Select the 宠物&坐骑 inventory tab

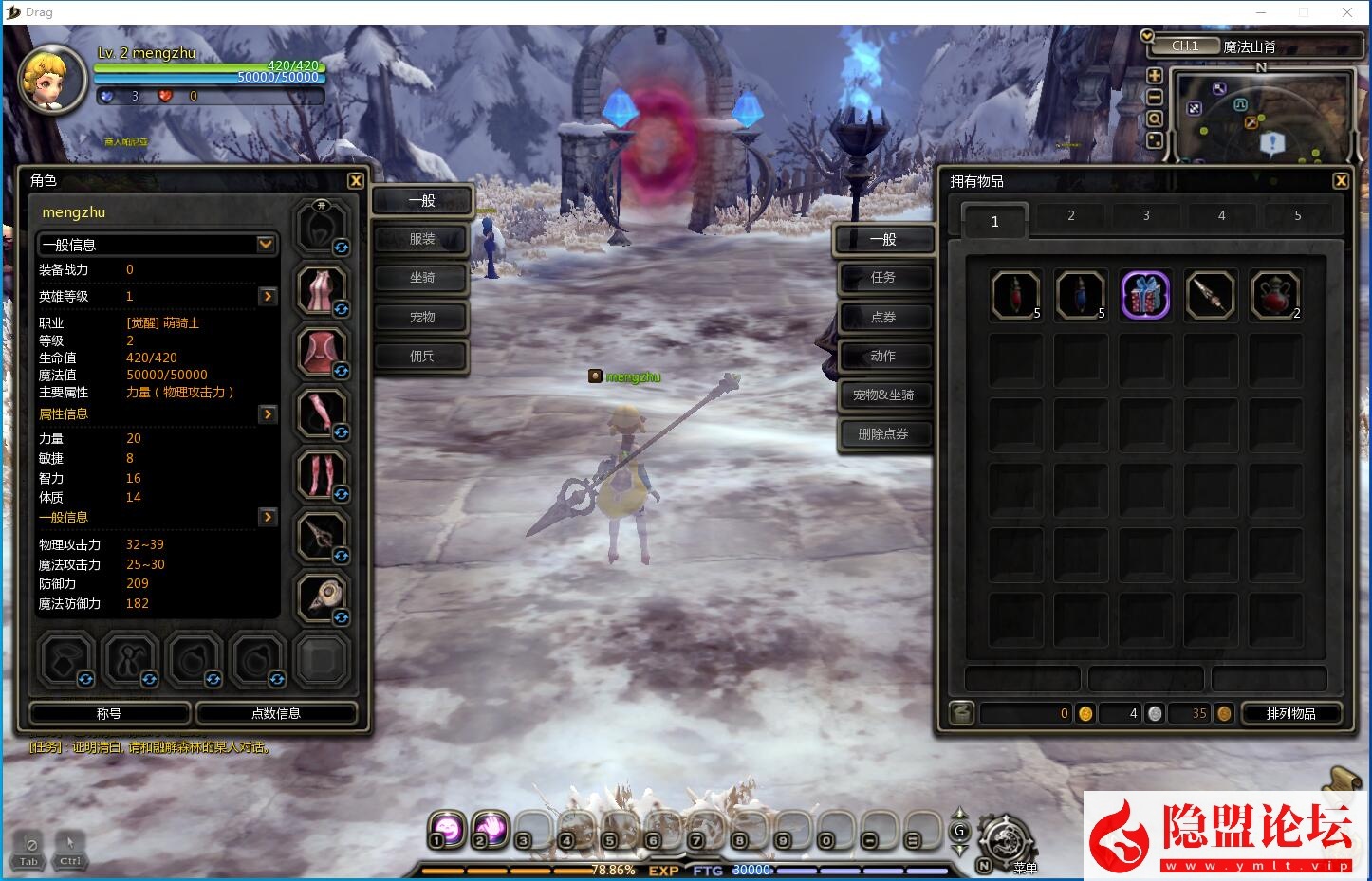point(883,395)
